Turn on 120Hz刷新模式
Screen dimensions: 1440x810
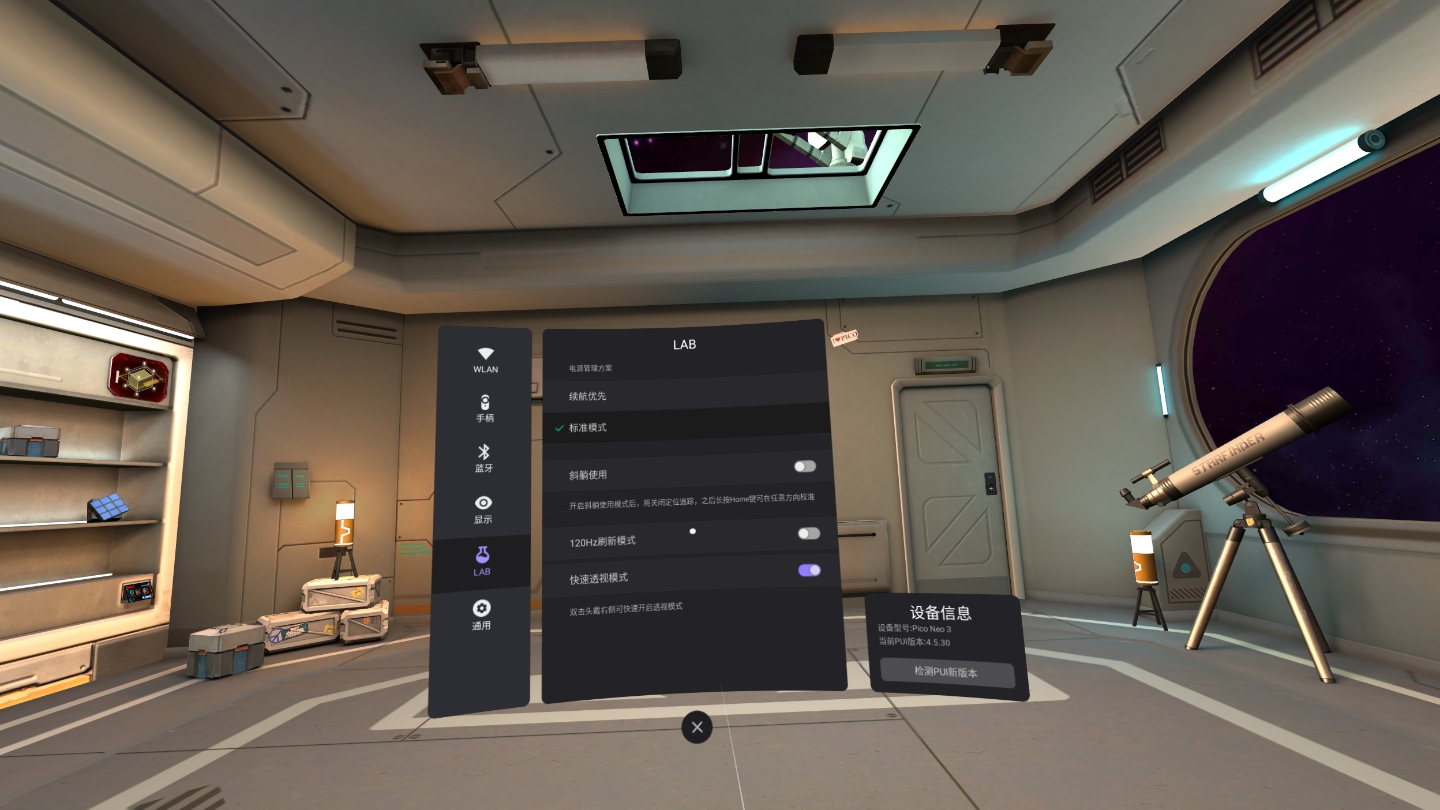click(x=807, y=534)
